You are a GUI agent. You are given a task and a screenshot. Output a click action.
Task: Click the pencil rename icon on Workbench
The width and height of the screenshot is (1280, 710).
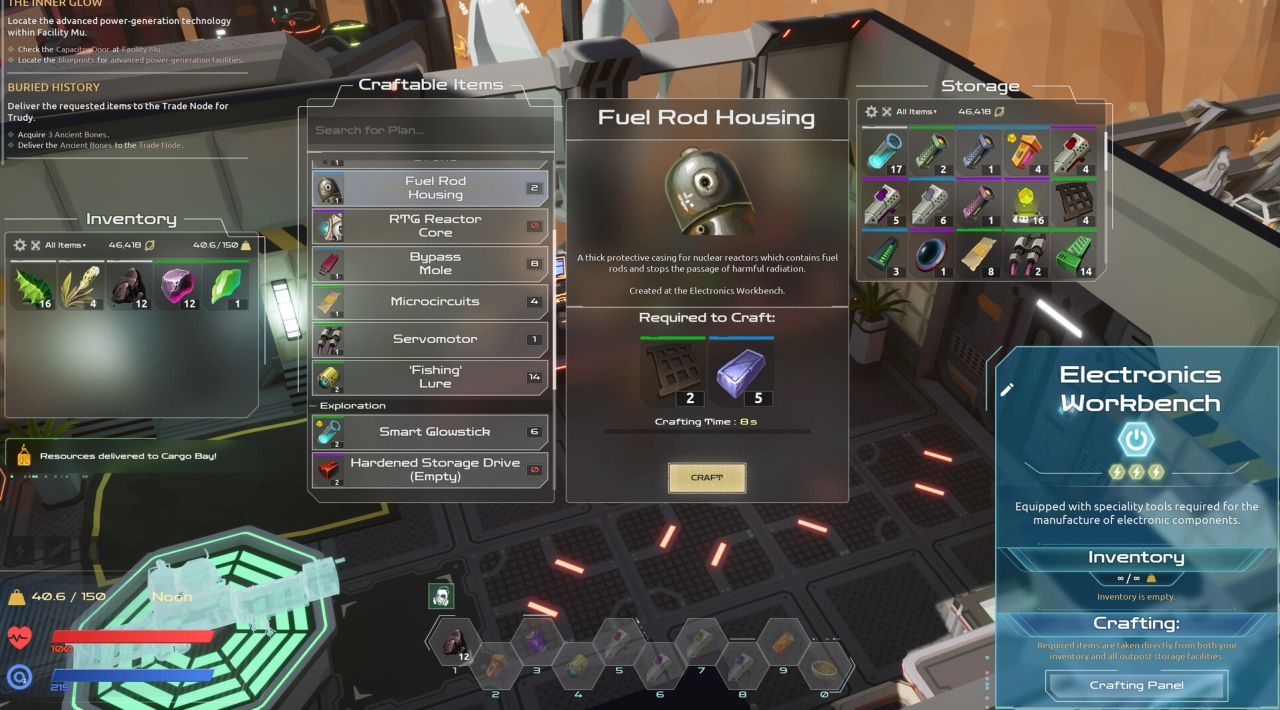coord(1007,389)
